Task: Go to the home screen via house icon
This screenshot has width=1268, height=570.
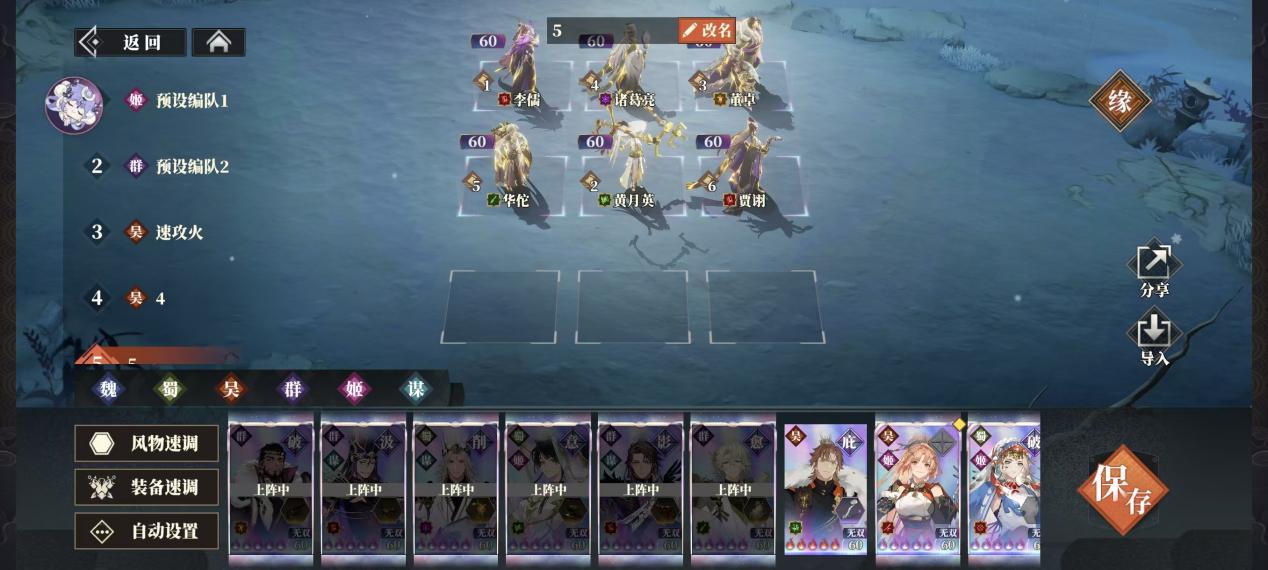Action: 218,42
